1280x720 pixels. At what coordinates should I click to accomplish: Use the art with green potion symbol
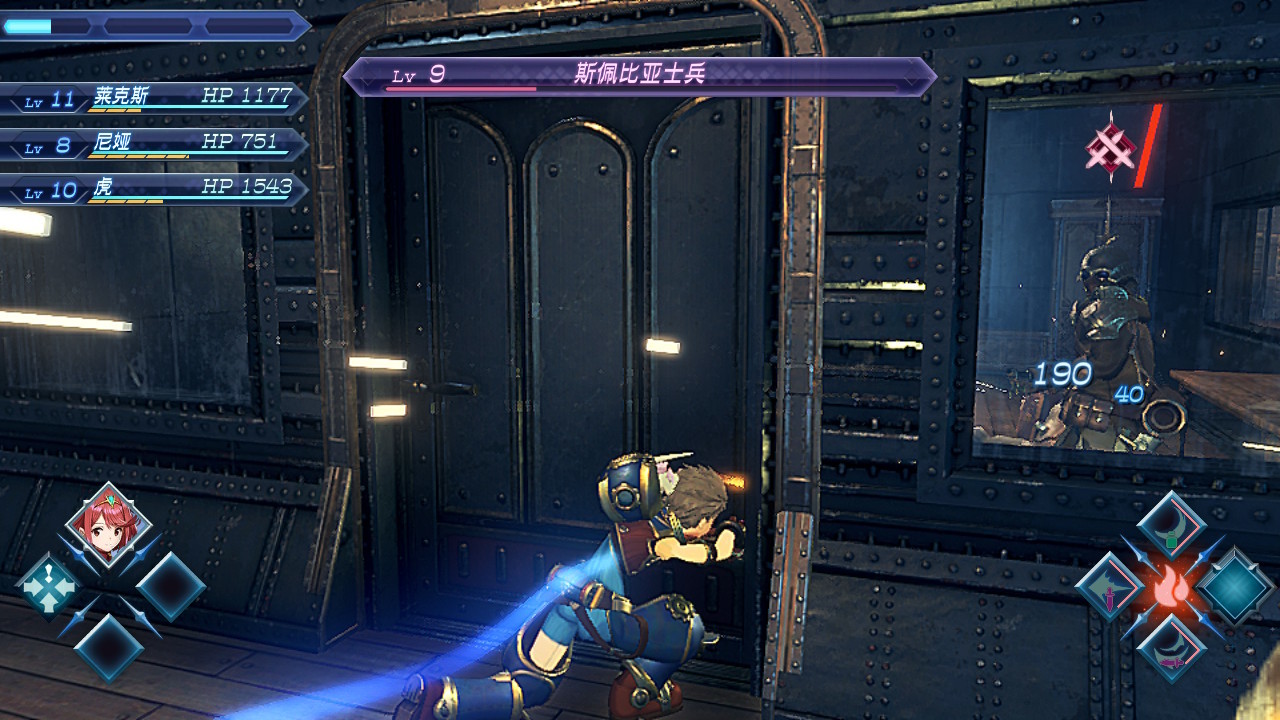click(x=1172, y=526)
